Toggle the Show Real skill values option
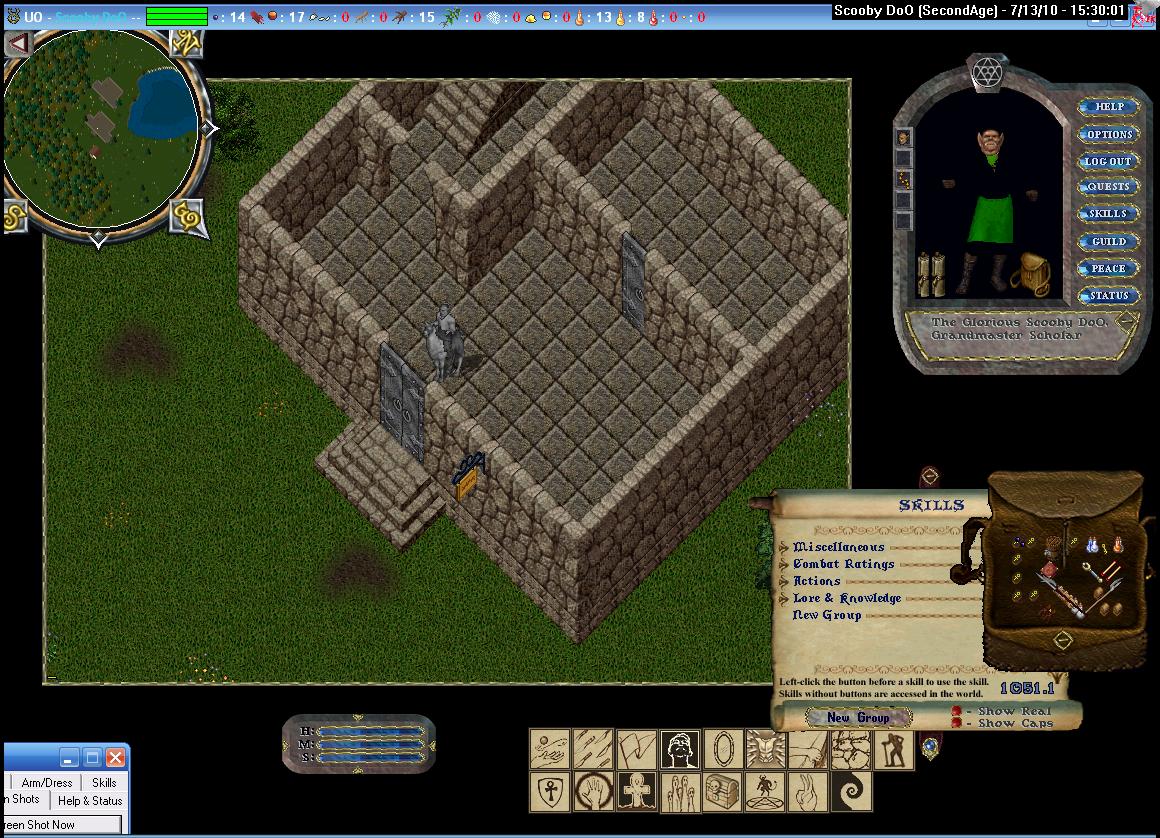 [957, 711]
